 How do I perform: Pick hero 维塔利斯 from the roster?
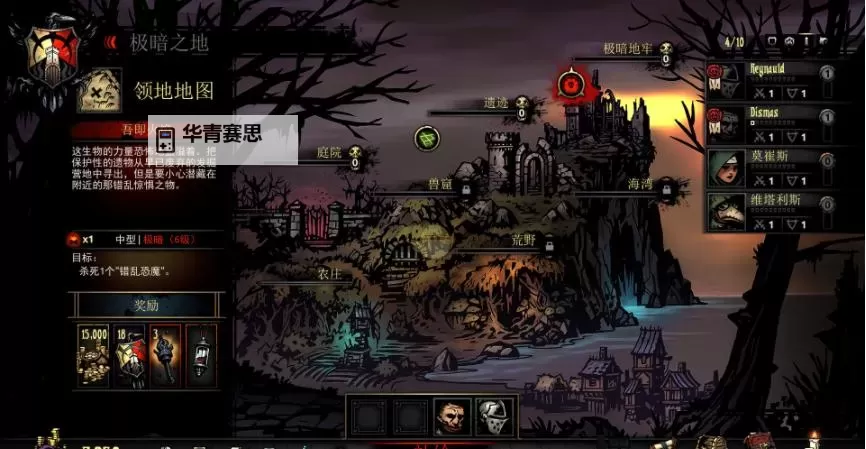tap(765, 210)
